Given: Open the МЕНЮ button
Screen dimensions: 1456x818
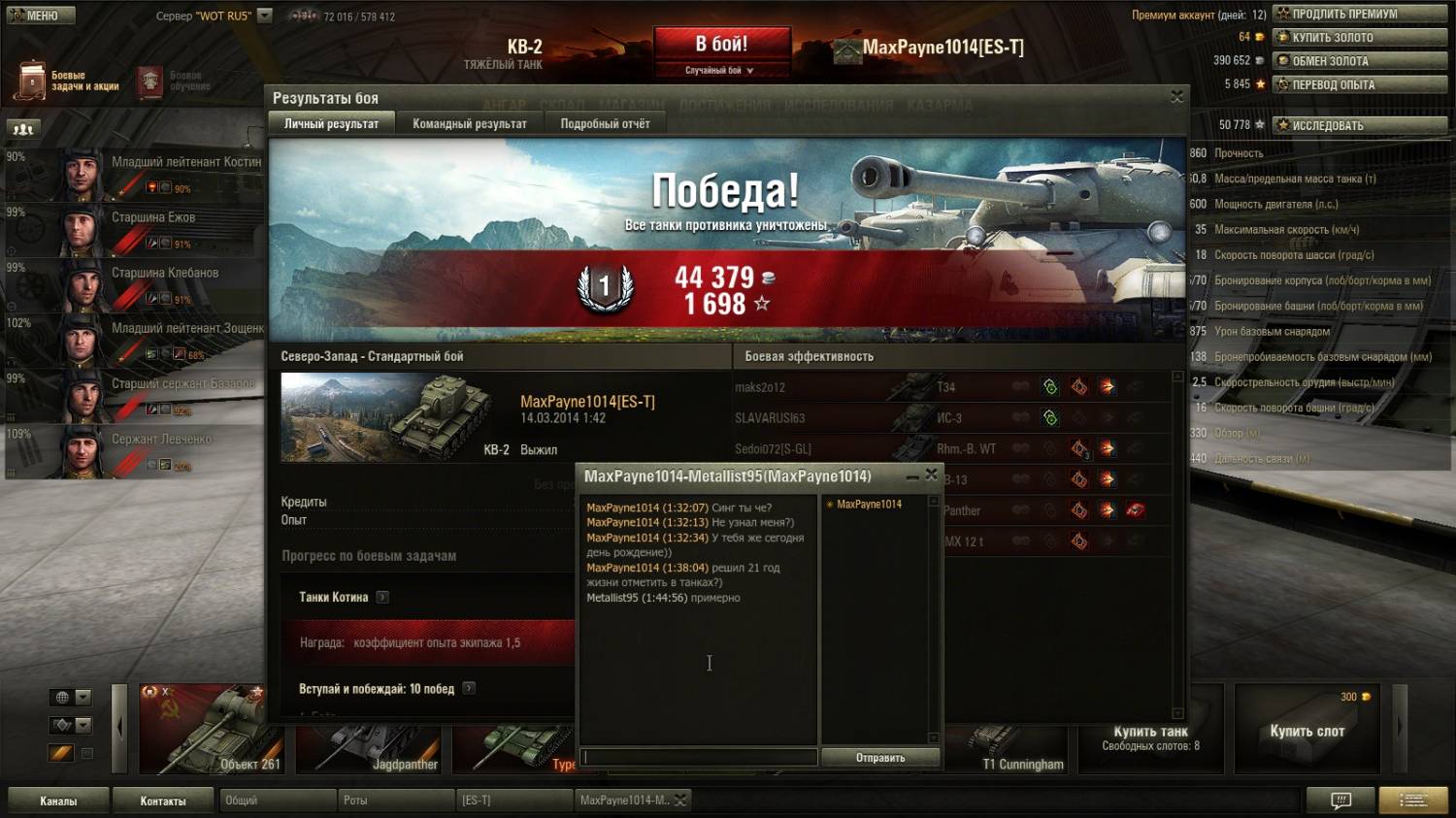Looking at the screenshot, I should point(41,16).
